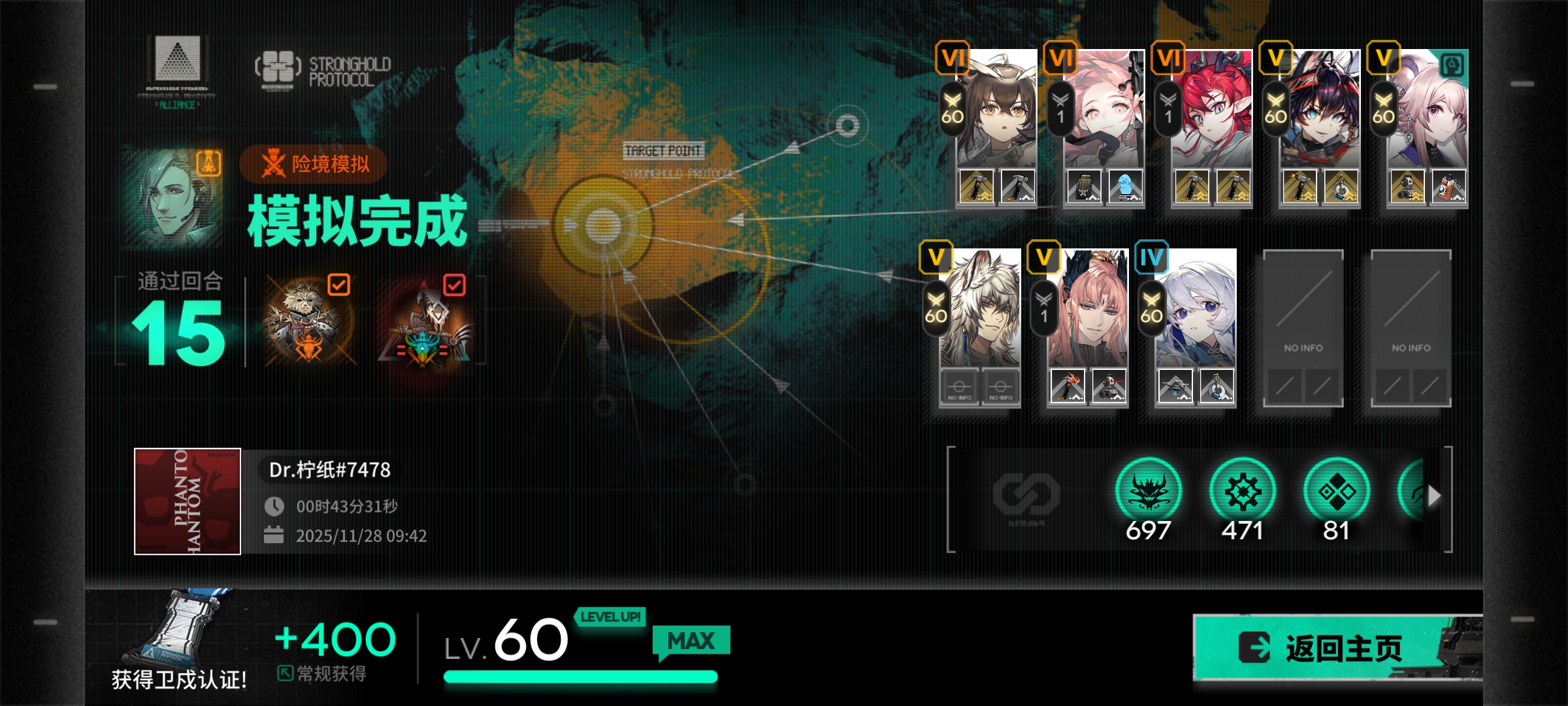Open the Phantom player avatar
1568x706 pixels.
[188, 501]
